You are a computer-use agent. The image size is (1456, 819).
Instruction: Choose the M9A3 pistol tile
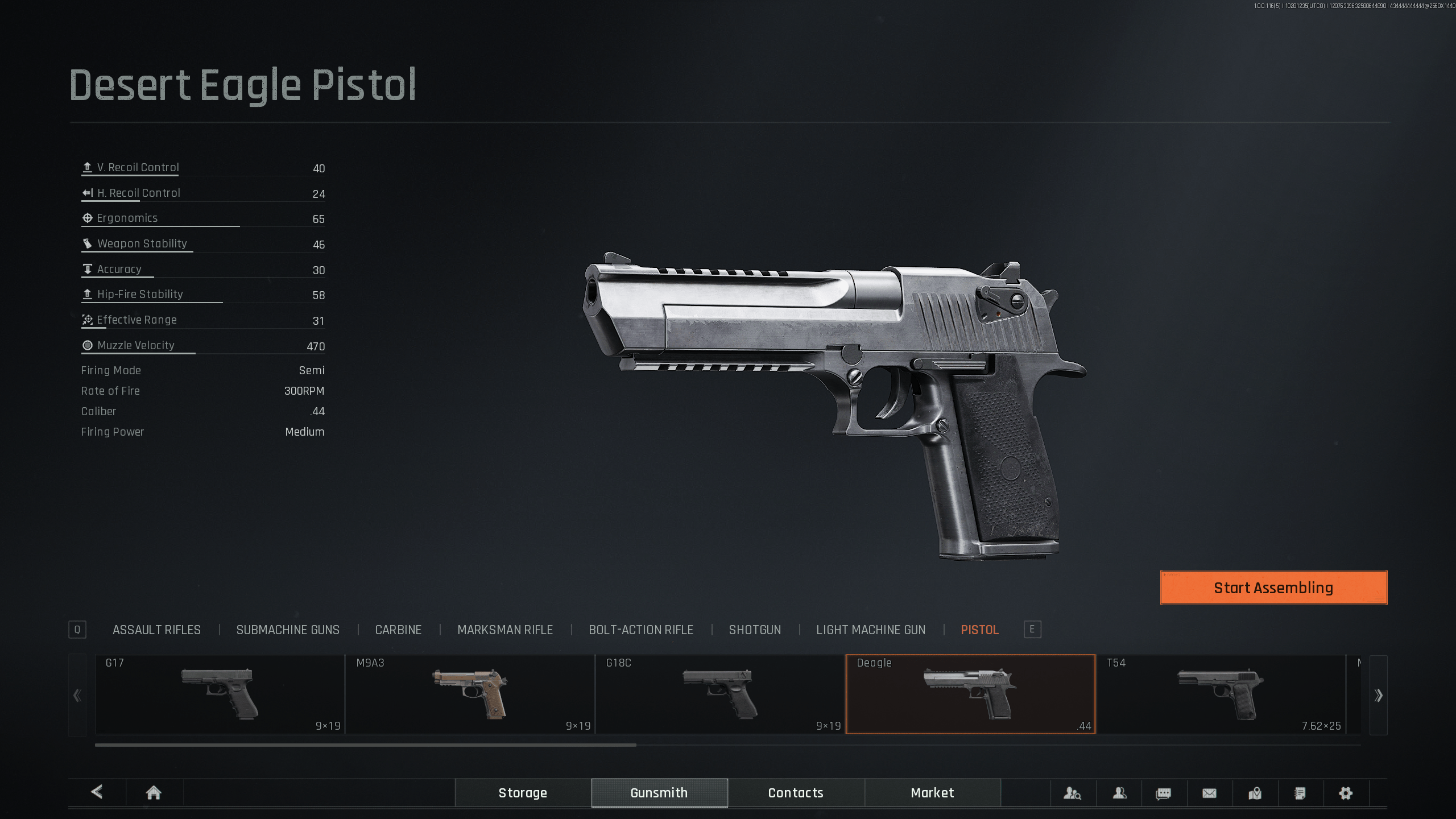(470, 694)
